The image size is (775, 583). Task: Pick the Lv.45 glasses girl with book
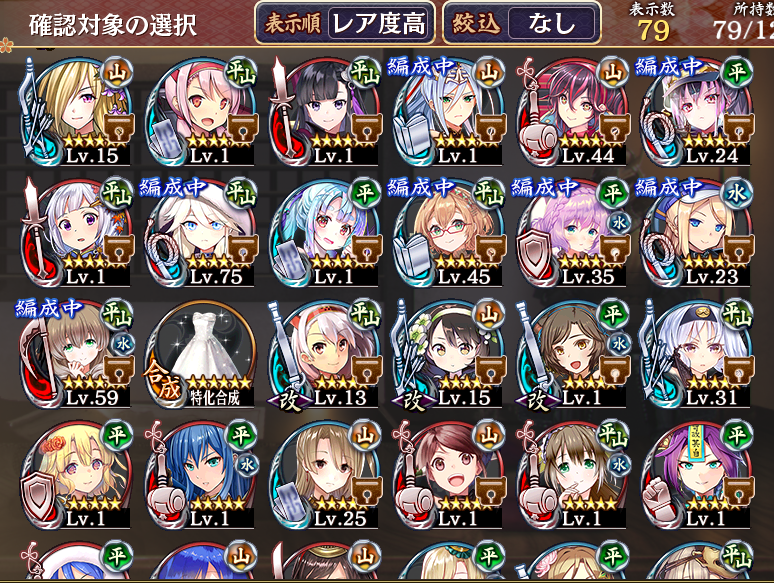447,229
